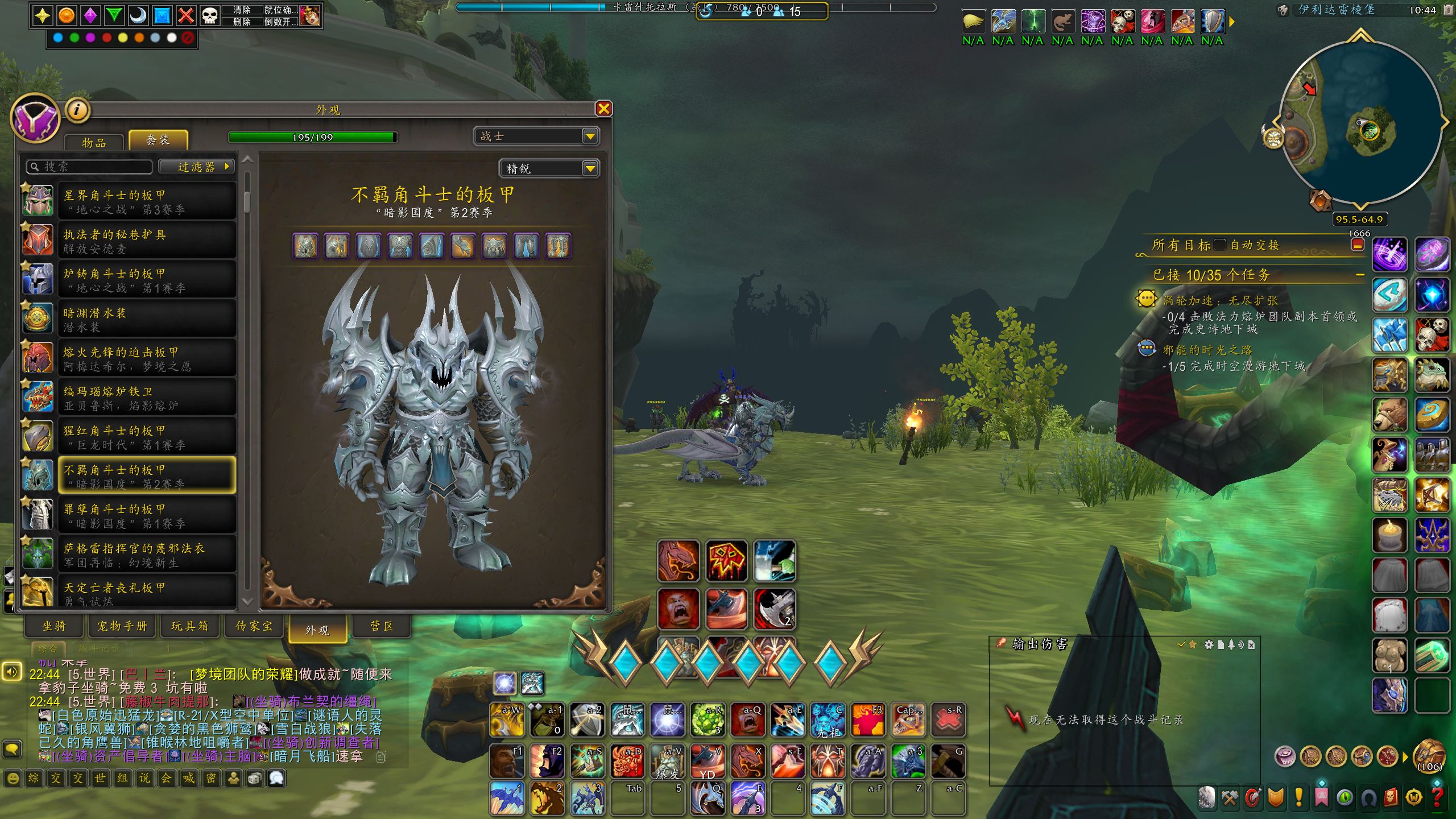
Task: Click the 涡轮加速：无尽扩张 quest entry
Action: [x=1219, y=300]
